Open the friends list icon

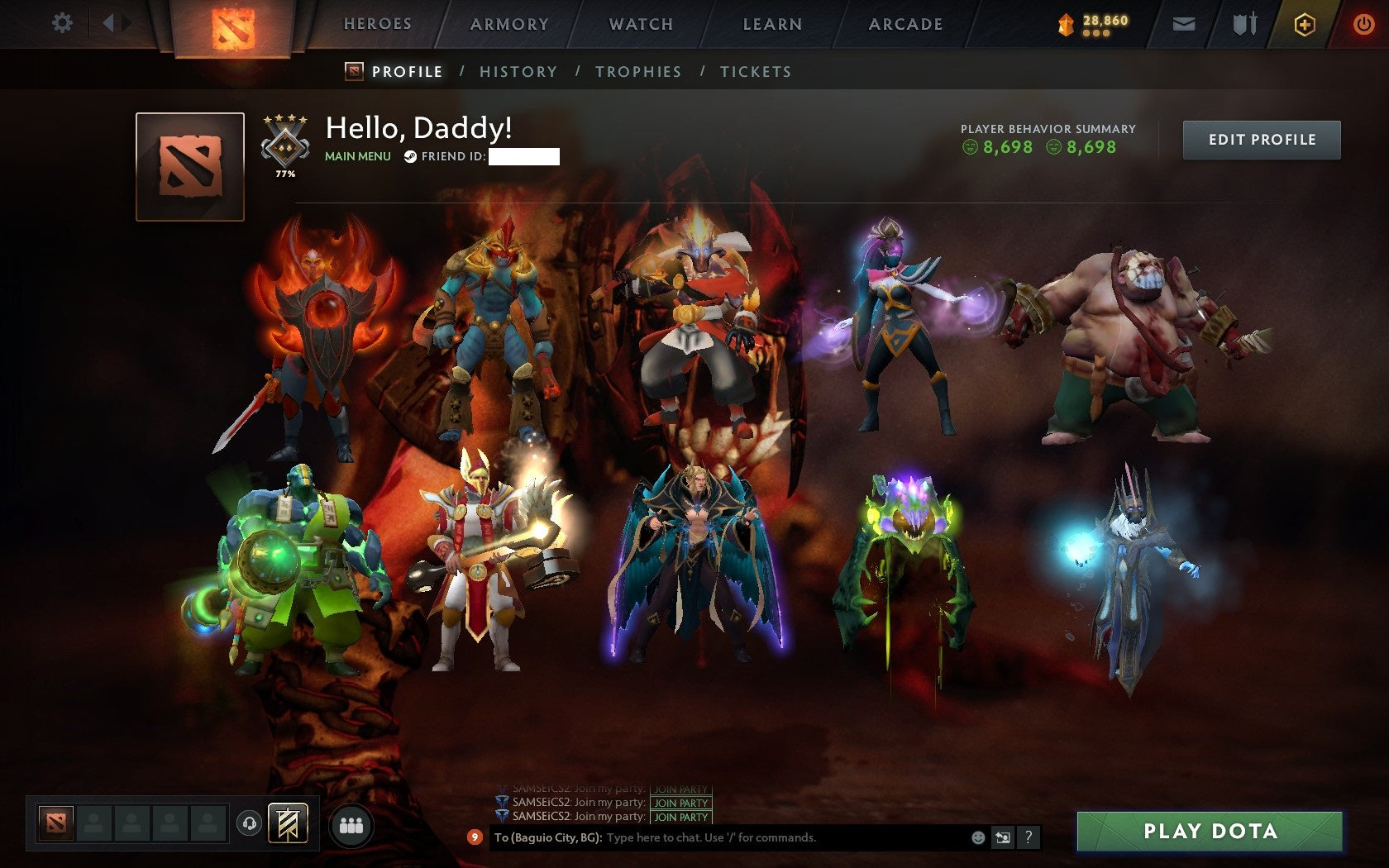pyautogui.click(x=351, y=823)
